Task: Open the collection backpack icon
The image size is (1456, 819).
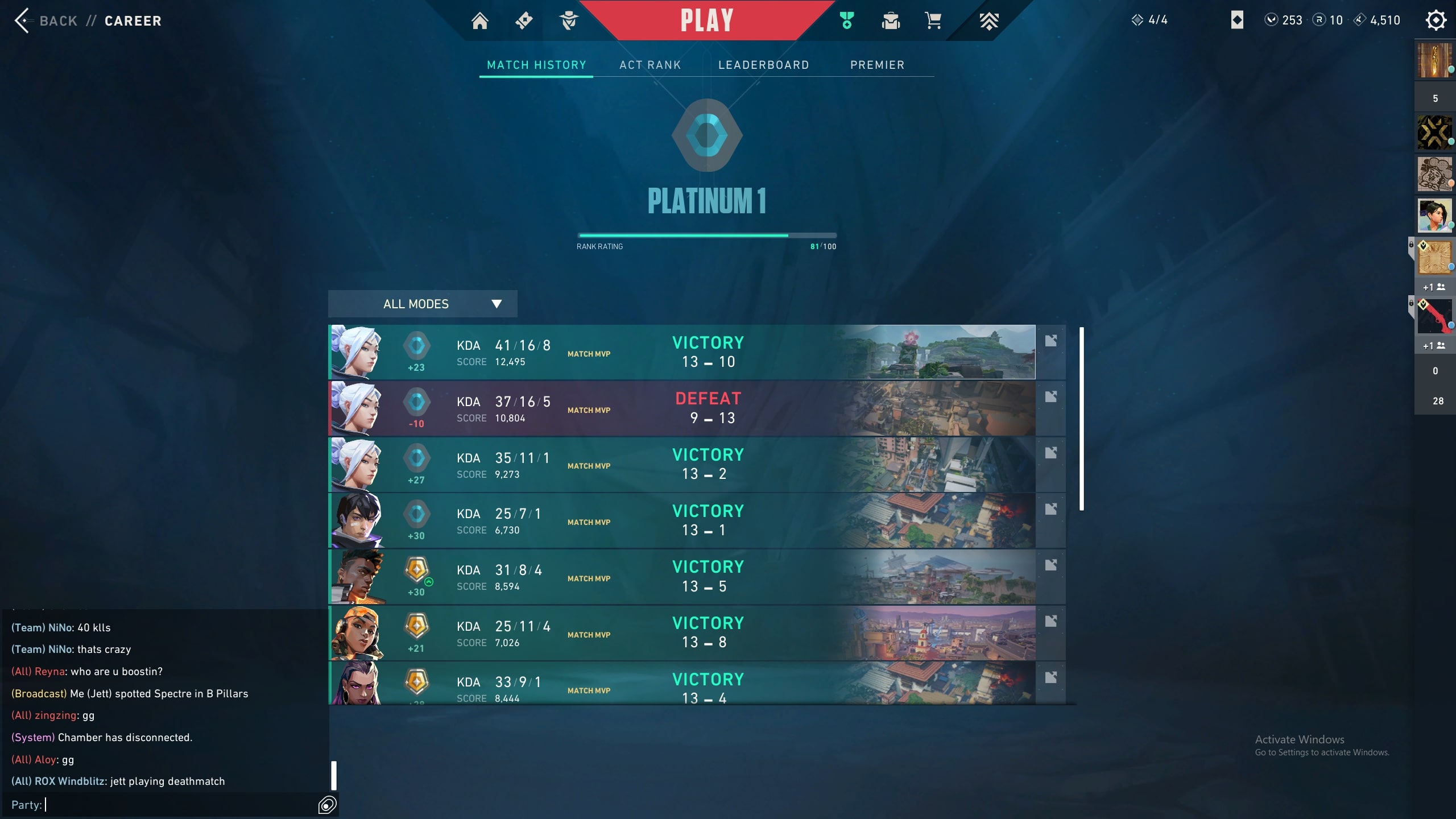Action: [x=891, y=21]
